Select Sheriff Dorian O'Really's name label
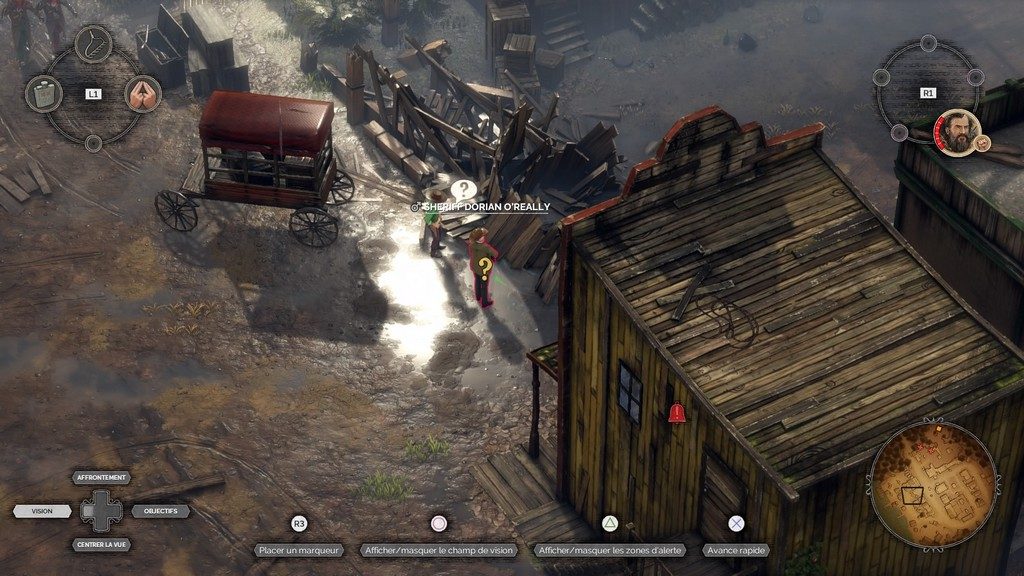The image size is (1024, 576). [x=486, y=206]
